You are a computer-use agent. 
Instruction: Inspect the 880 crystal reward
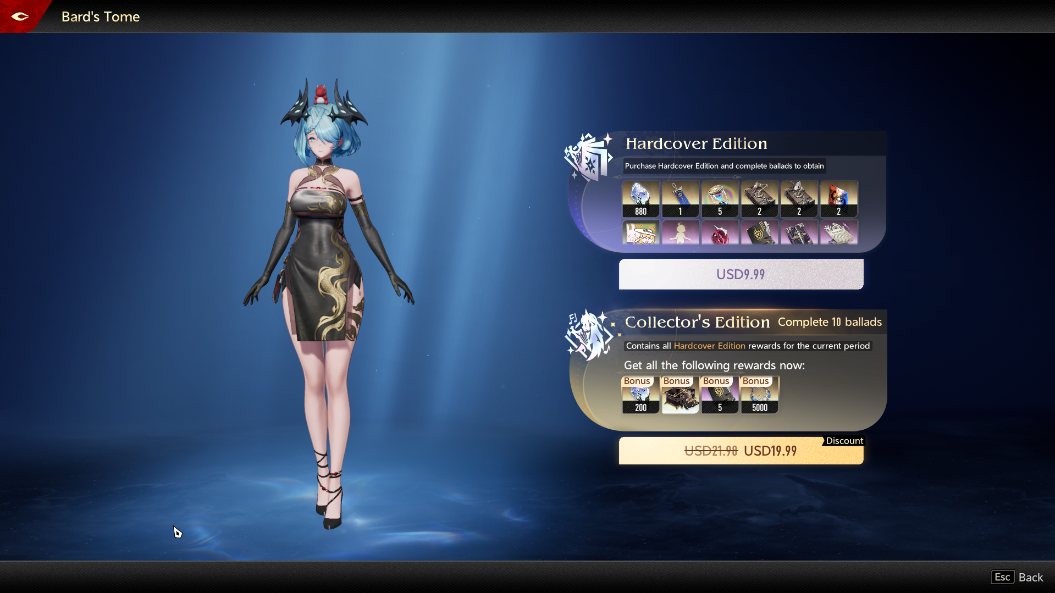pos(640,198)
